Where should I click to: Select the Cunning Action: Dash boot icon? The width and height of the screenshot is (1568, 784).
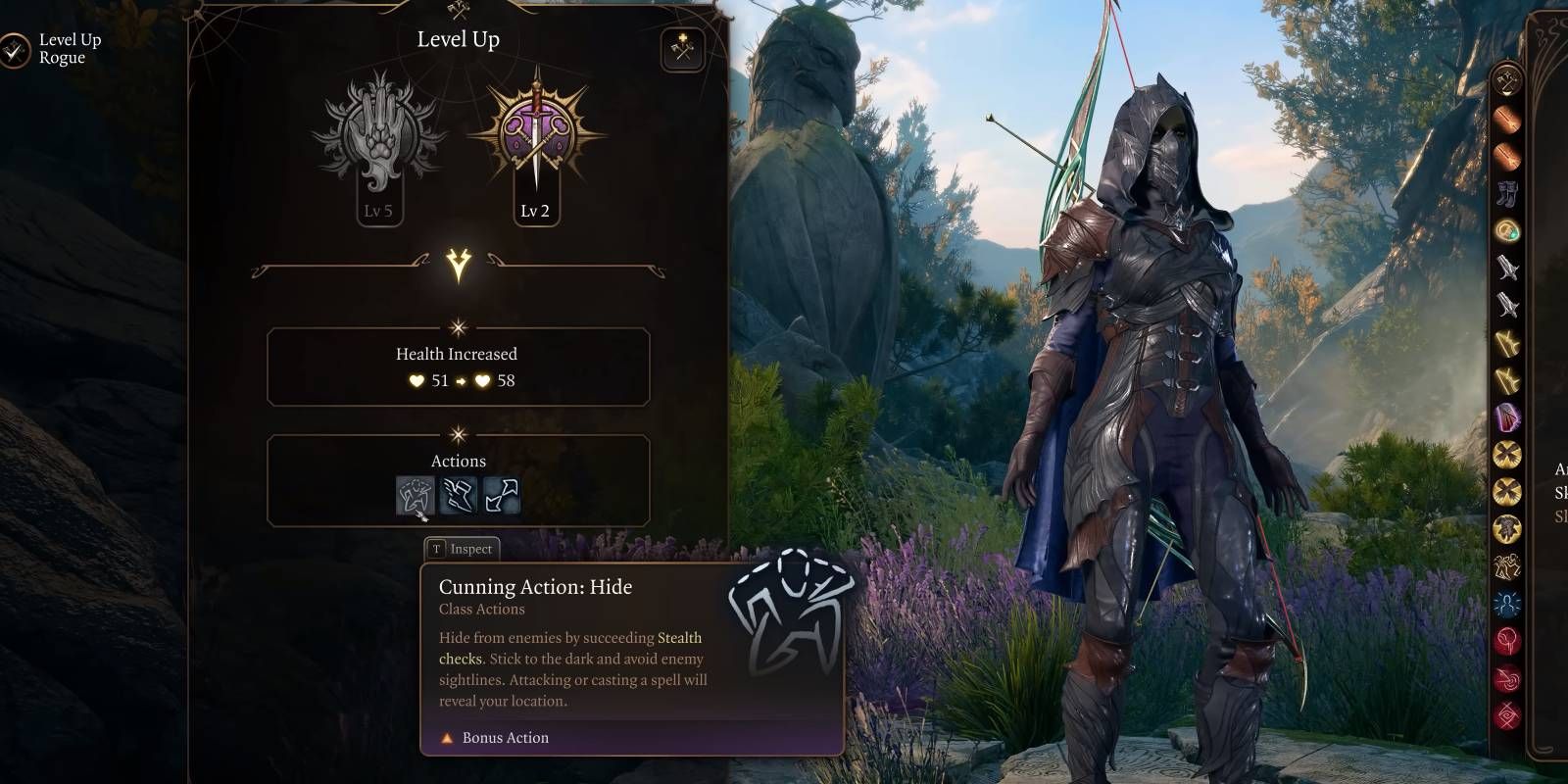458,495
